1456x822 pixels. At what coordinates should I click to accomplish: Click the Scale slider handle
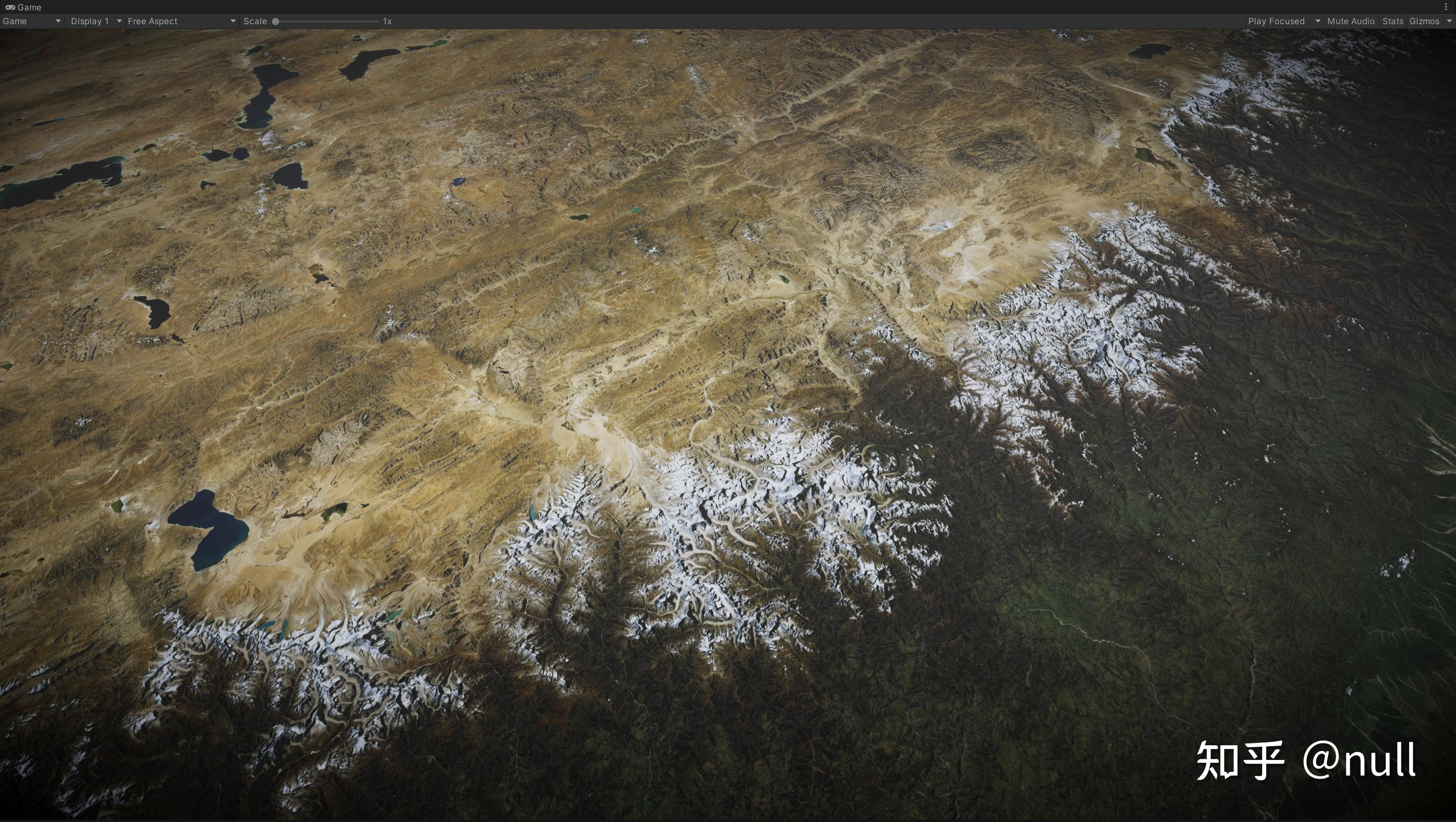click(275, 21)
